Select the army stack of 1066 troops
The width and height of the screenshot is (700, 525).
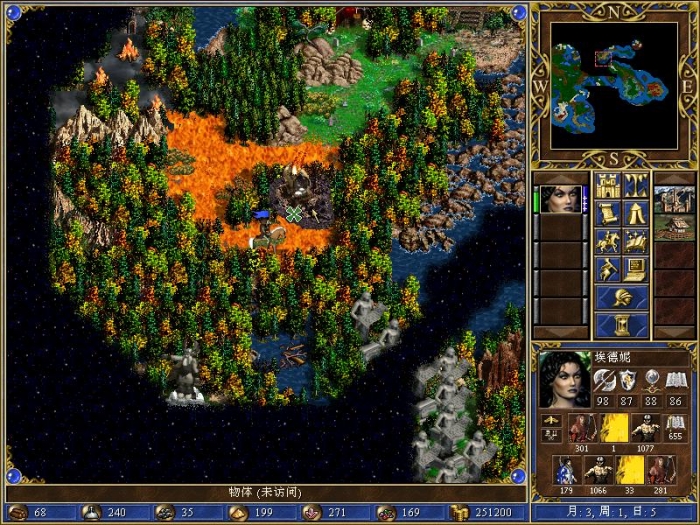tap(598, 470)
